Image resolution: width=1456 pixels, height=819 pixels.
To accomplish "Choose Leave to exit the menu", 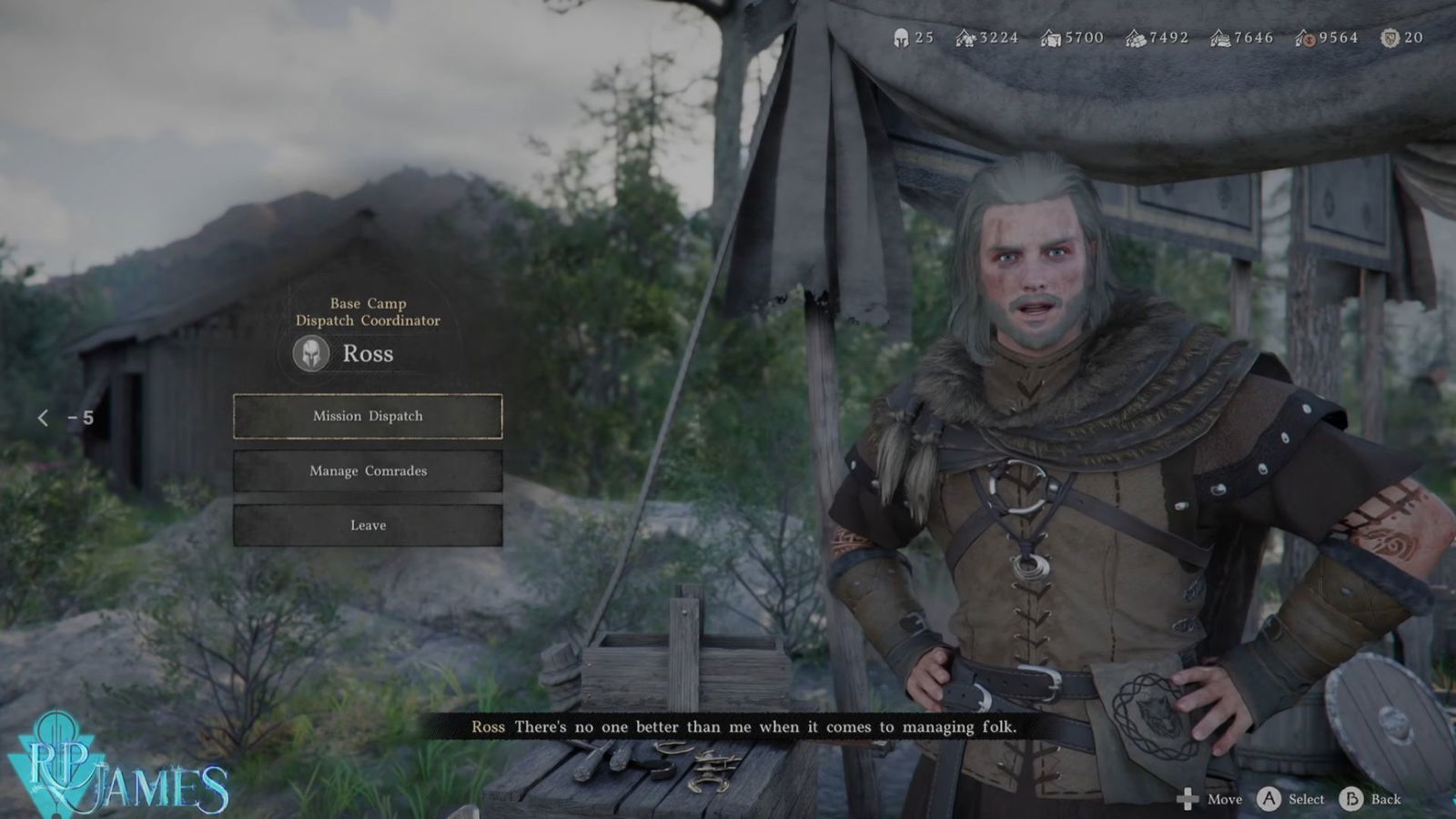I will pos(368,525).
